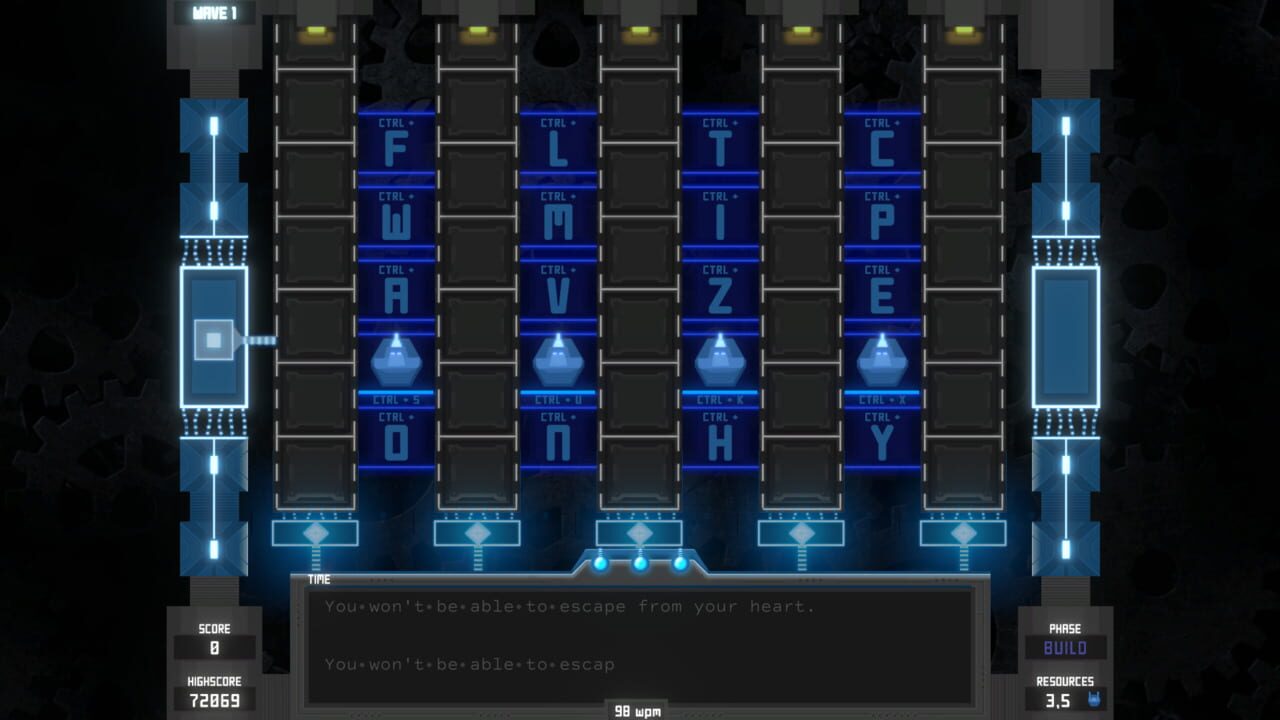Screen dimensions: 1280x720
Task: Click the CTRL+X turret in the rightmost lane
Action: 883,358
